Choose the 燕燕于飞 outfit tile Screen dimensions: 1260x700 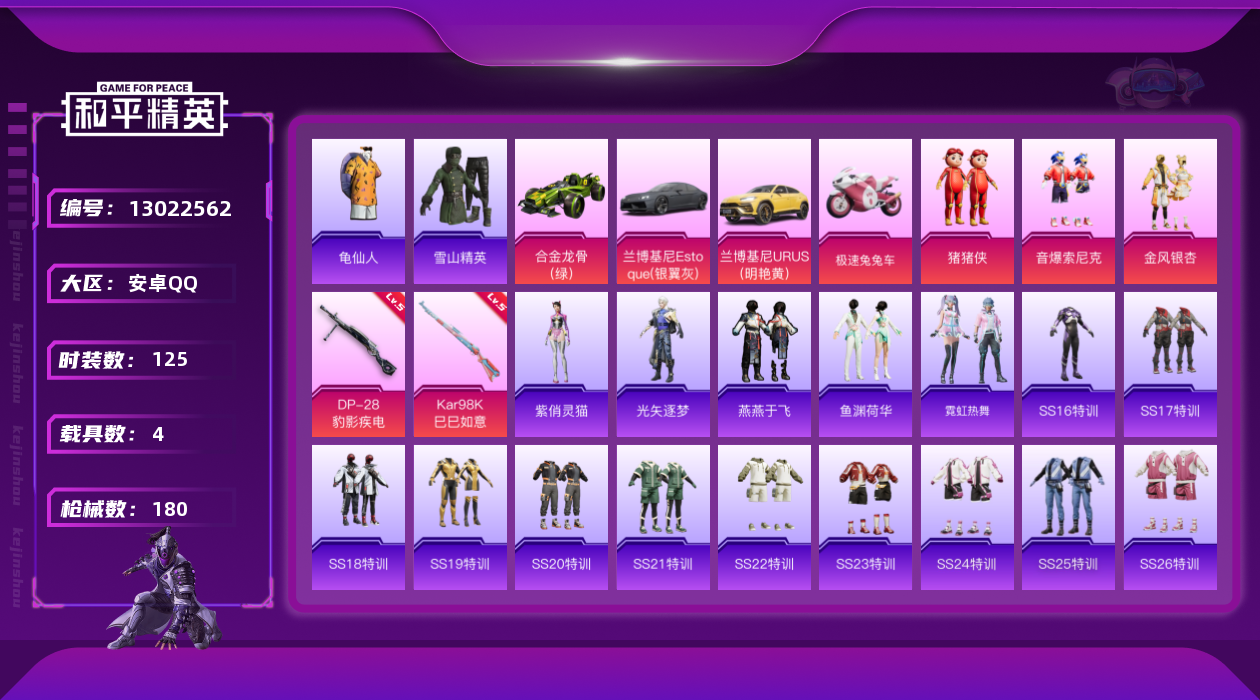764,364
